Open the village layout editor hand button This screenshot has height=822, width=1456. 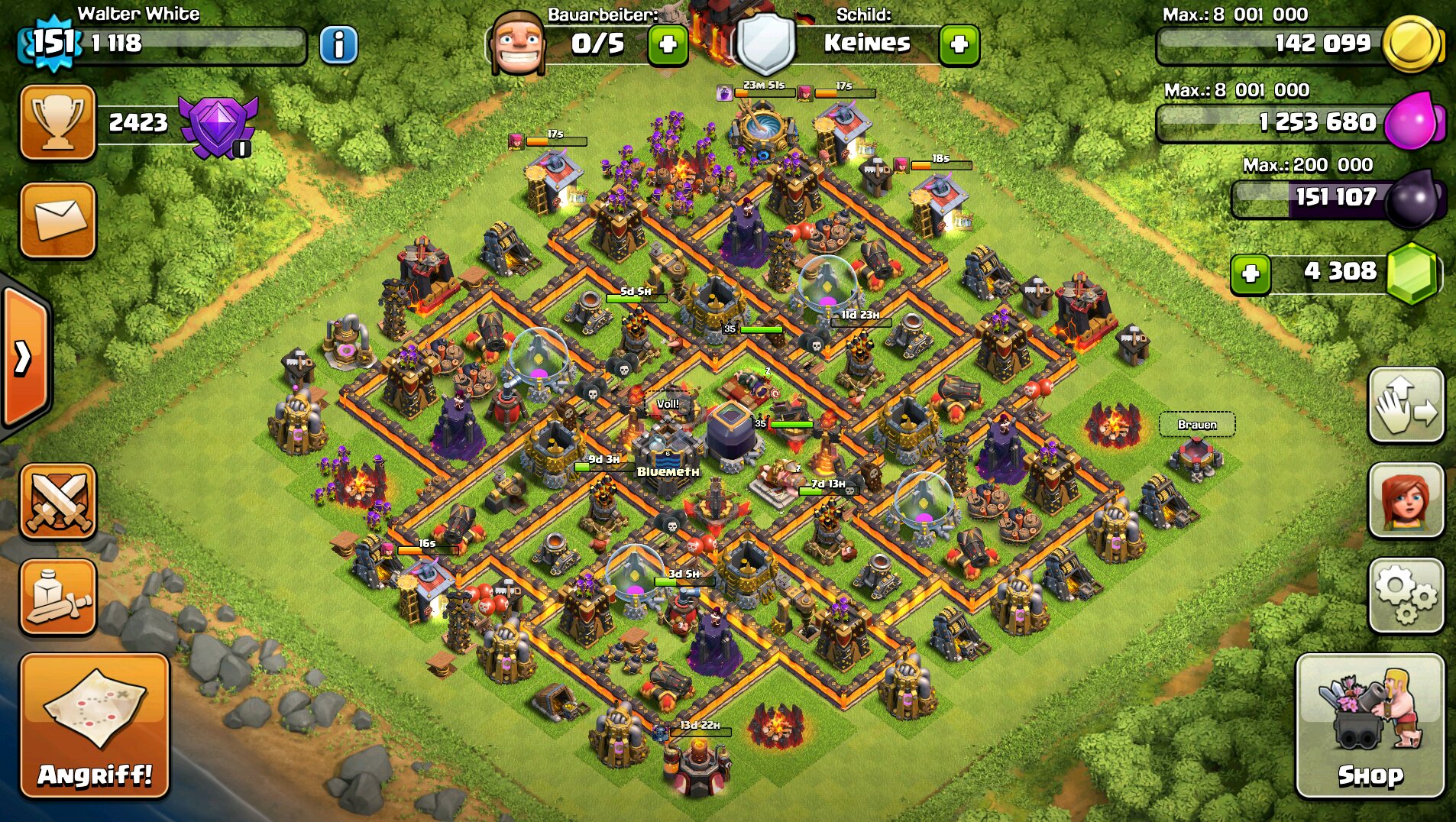pyautogui.click(x=1406, y=405)
